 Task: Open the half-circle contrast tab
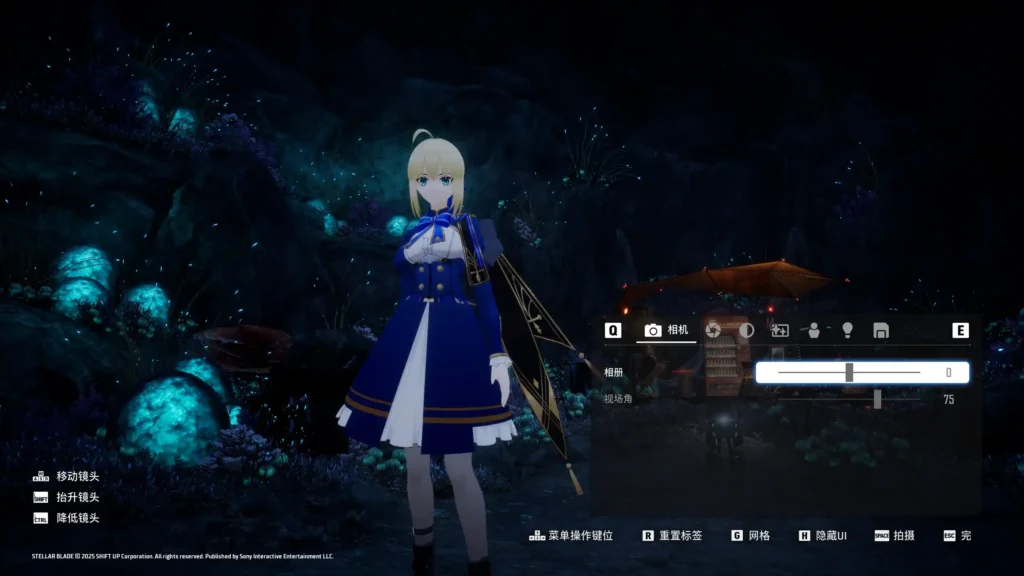pyautogui.click(x=746, y=330)
